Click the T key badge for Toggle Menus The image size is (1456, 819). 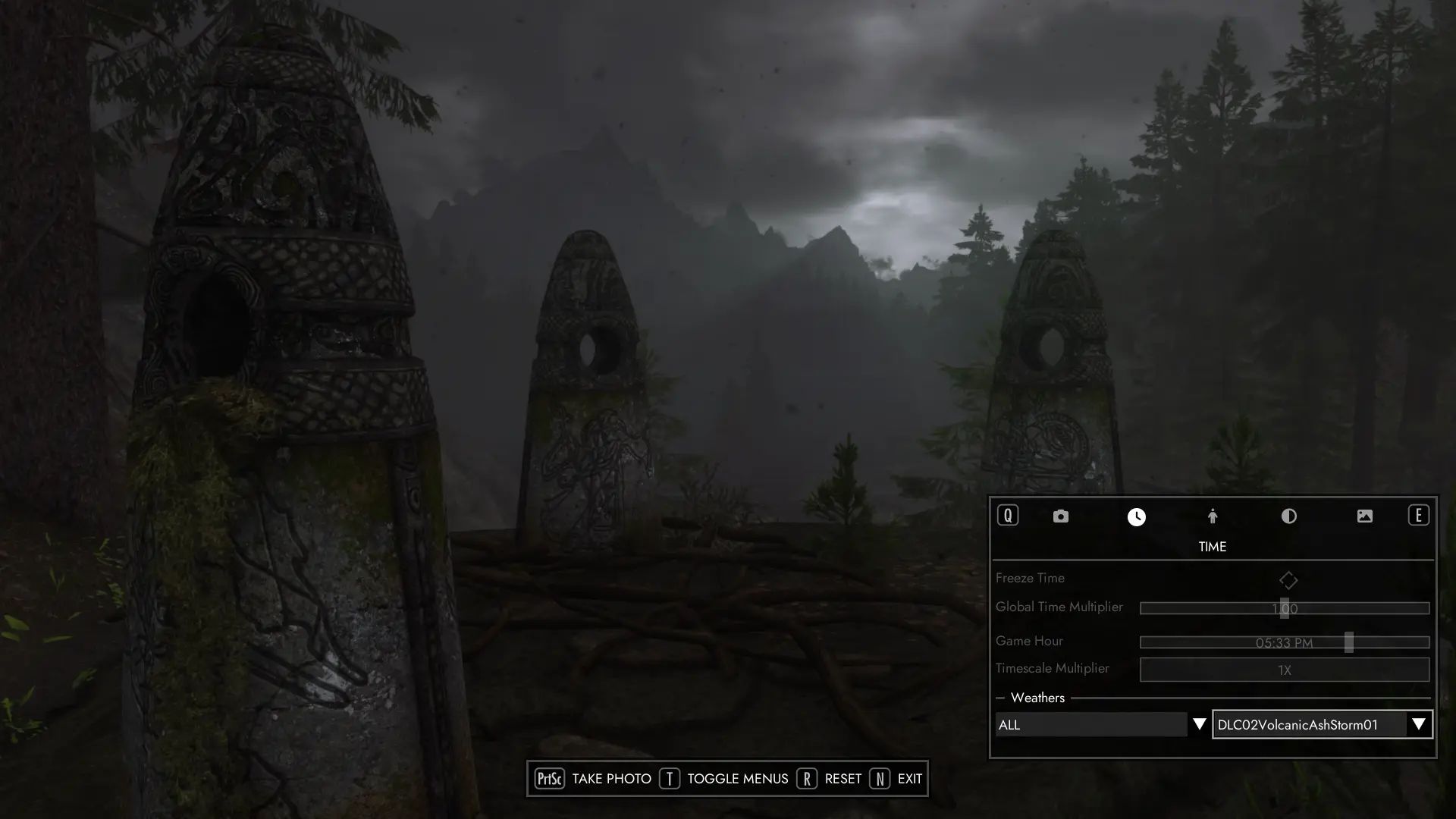click(x=670, y=778)
